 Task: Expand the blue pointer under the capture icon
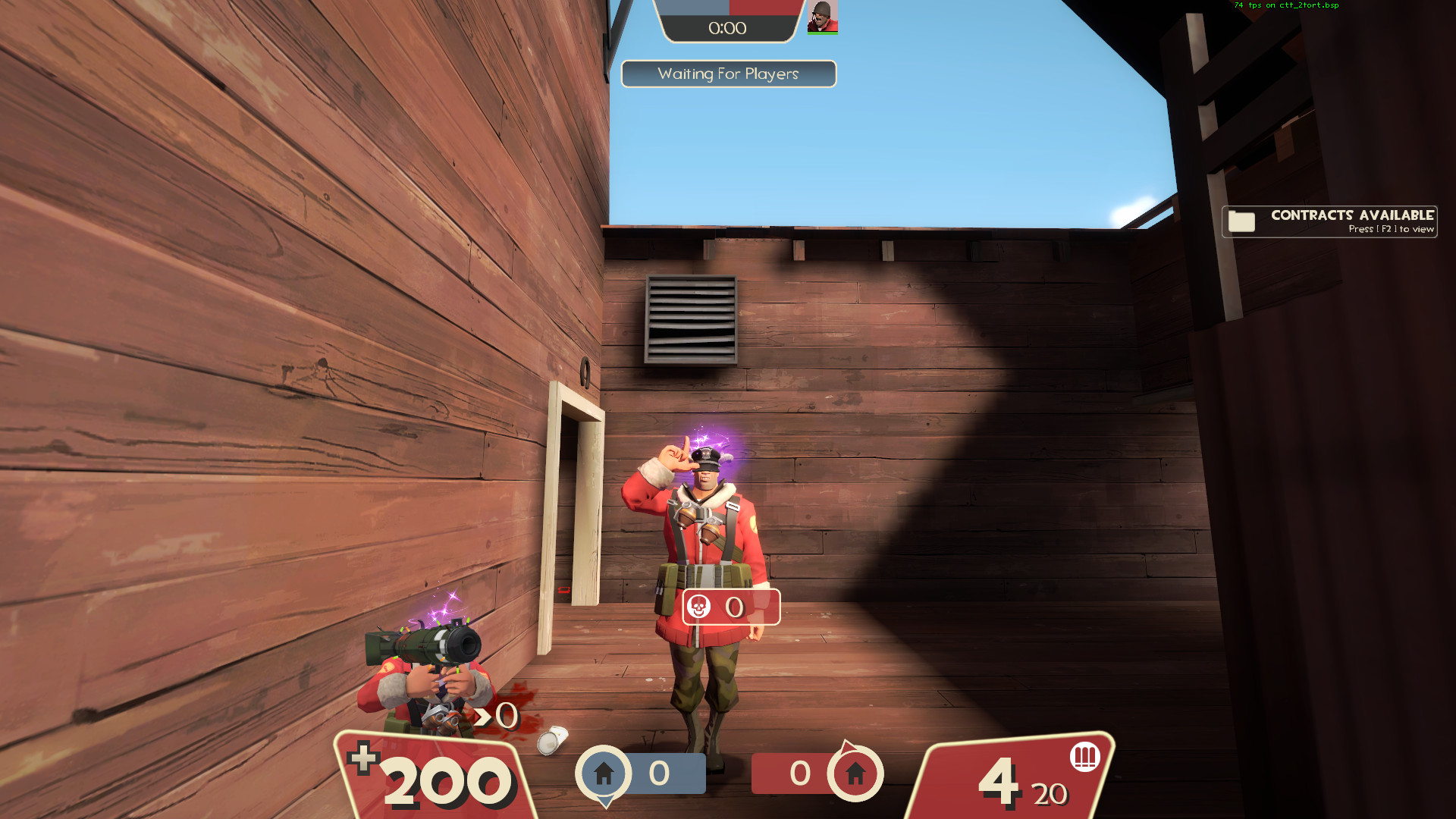click(x=605, y=802)
